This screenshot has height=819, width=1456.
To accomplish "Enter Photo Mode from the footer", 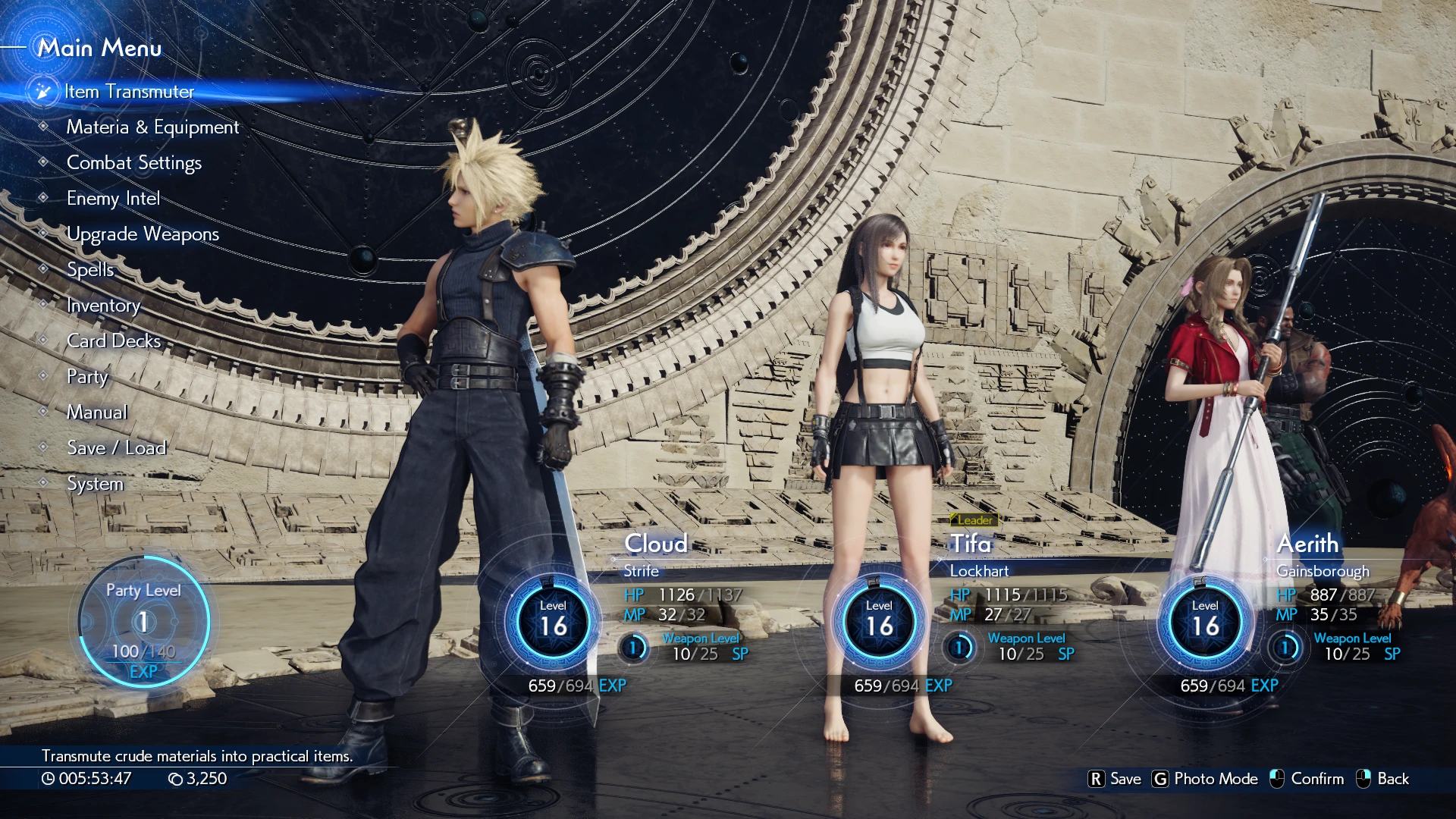I will [x=1205, y=779].
